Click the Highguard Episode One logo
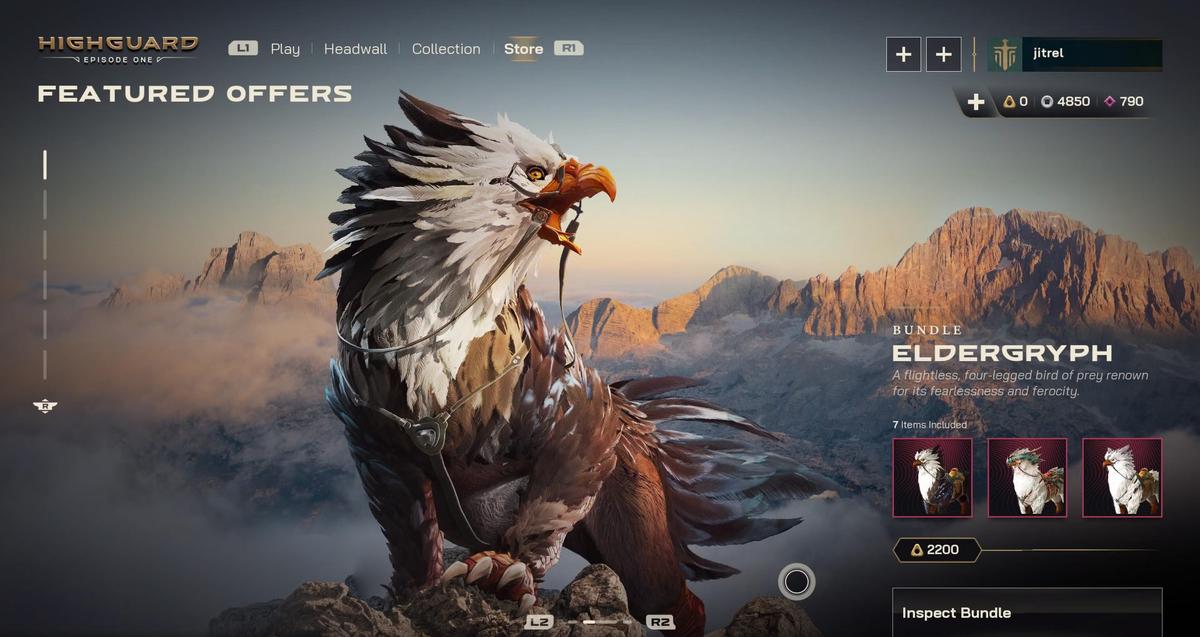 tap(118, 49)
